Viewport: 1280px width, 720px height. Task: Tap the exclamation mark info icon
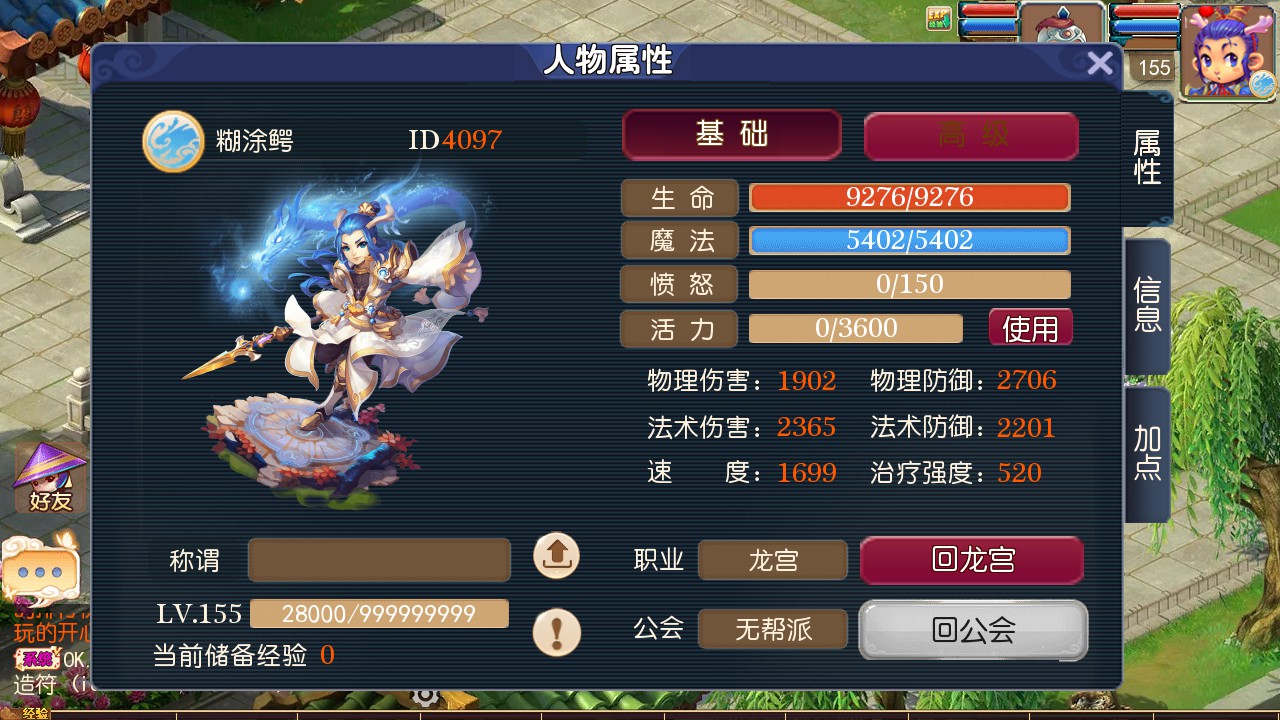(556, 632)
